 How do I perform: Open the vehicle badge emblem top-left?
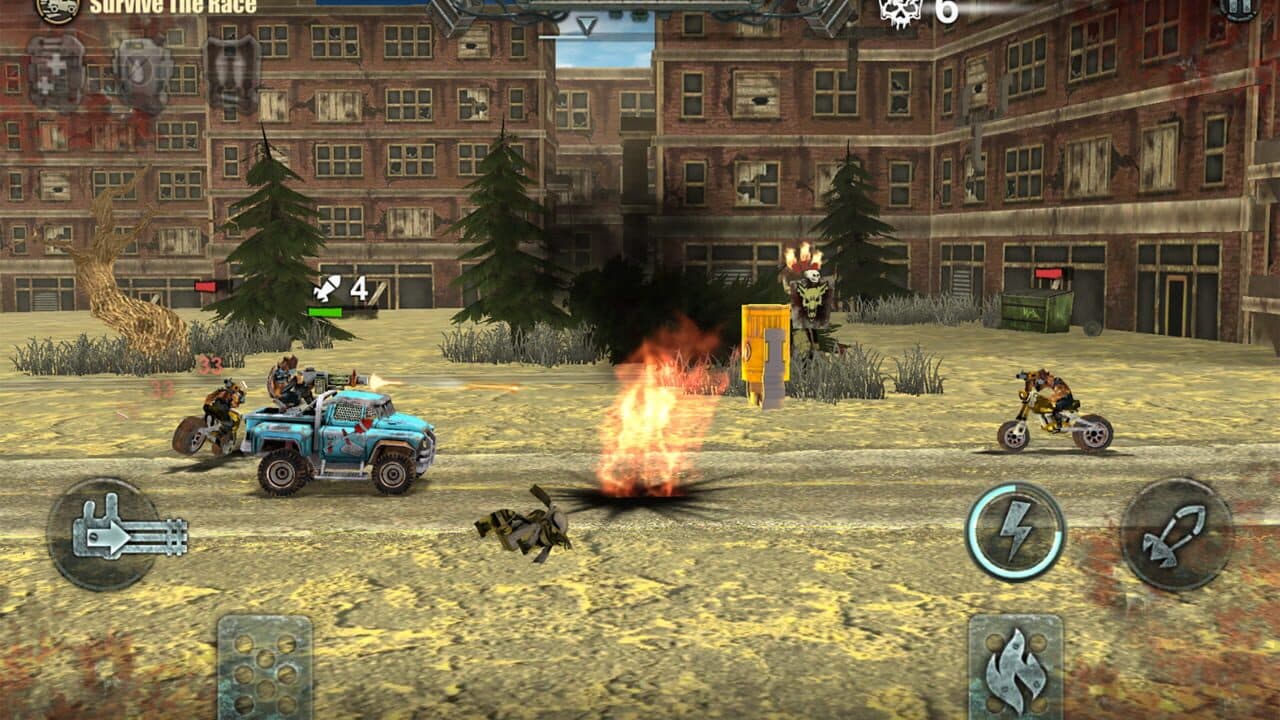[x=57, y=12]
